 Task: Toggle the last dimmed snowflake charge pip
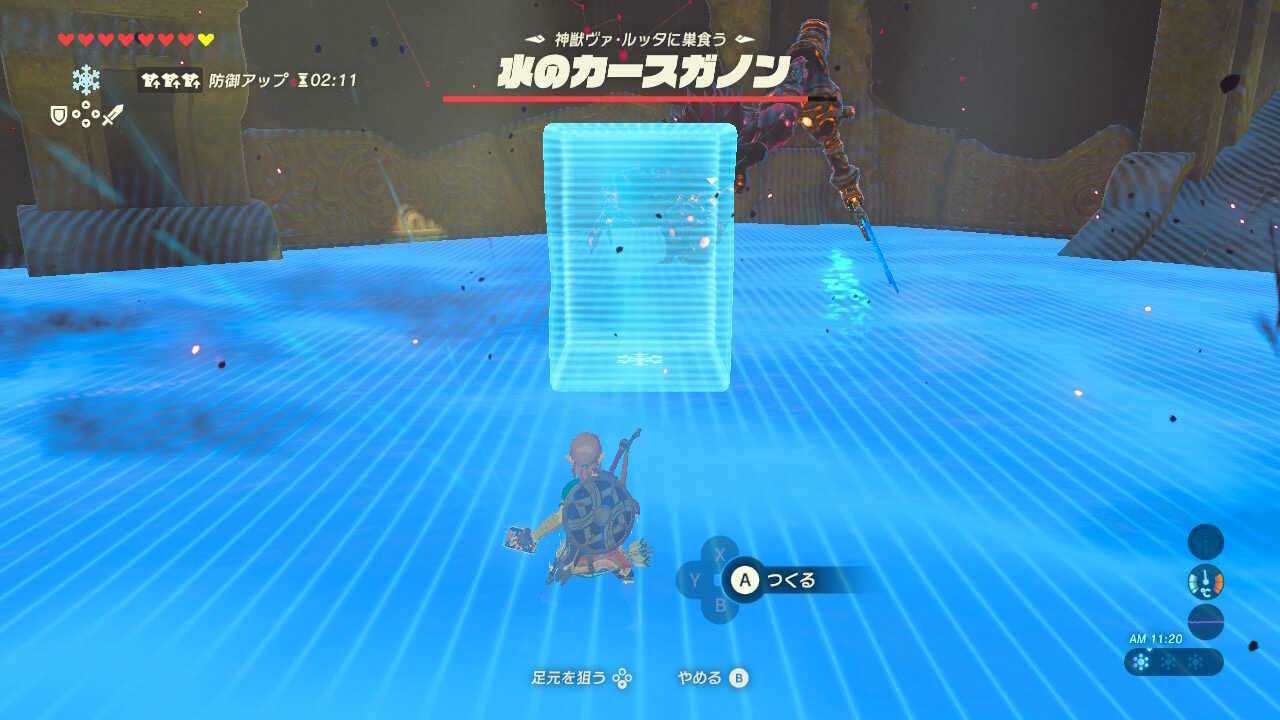(1197, 663)
